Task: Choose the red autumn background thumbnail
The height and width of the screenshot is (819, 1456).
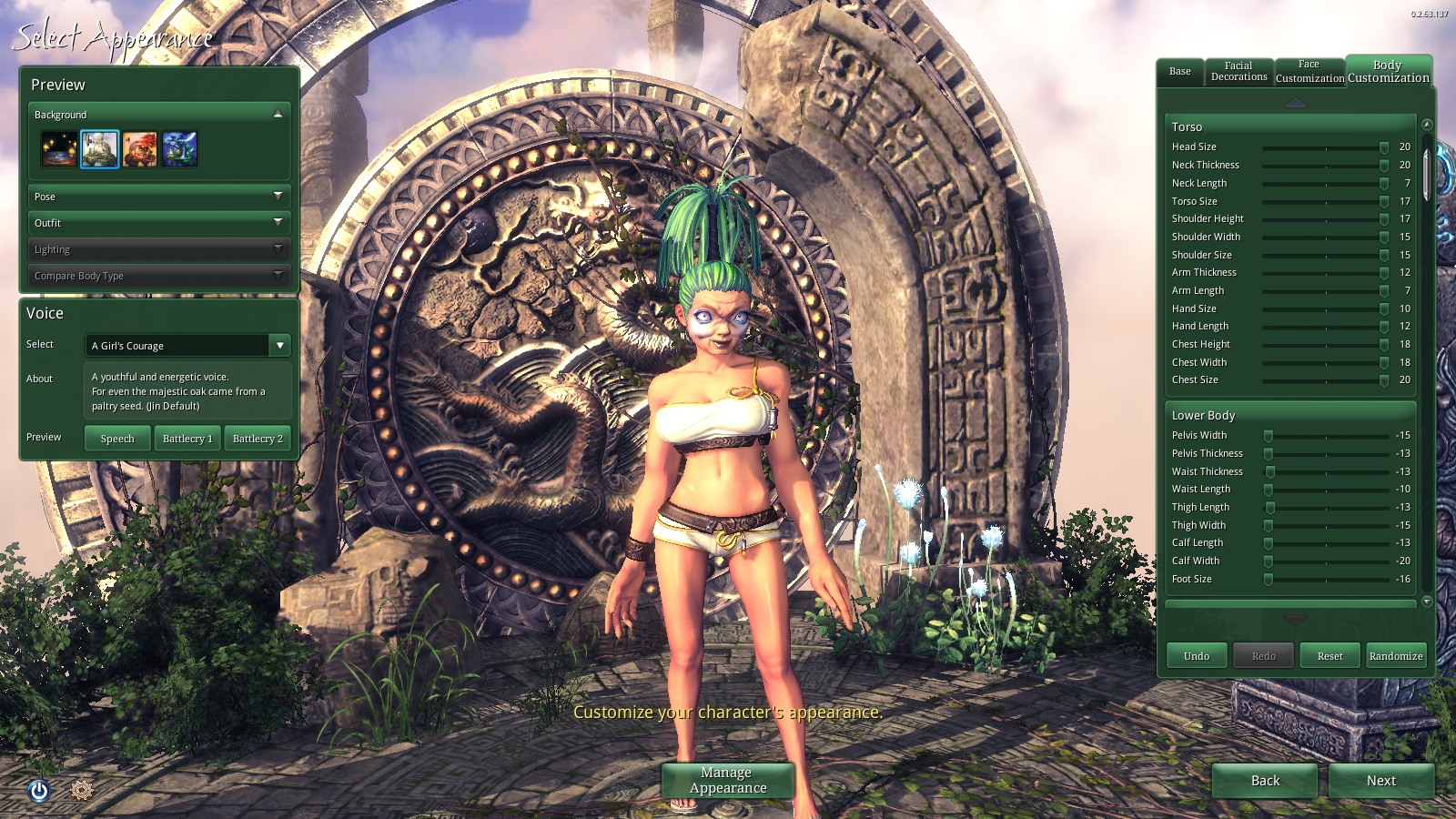Action: [140, 149]
